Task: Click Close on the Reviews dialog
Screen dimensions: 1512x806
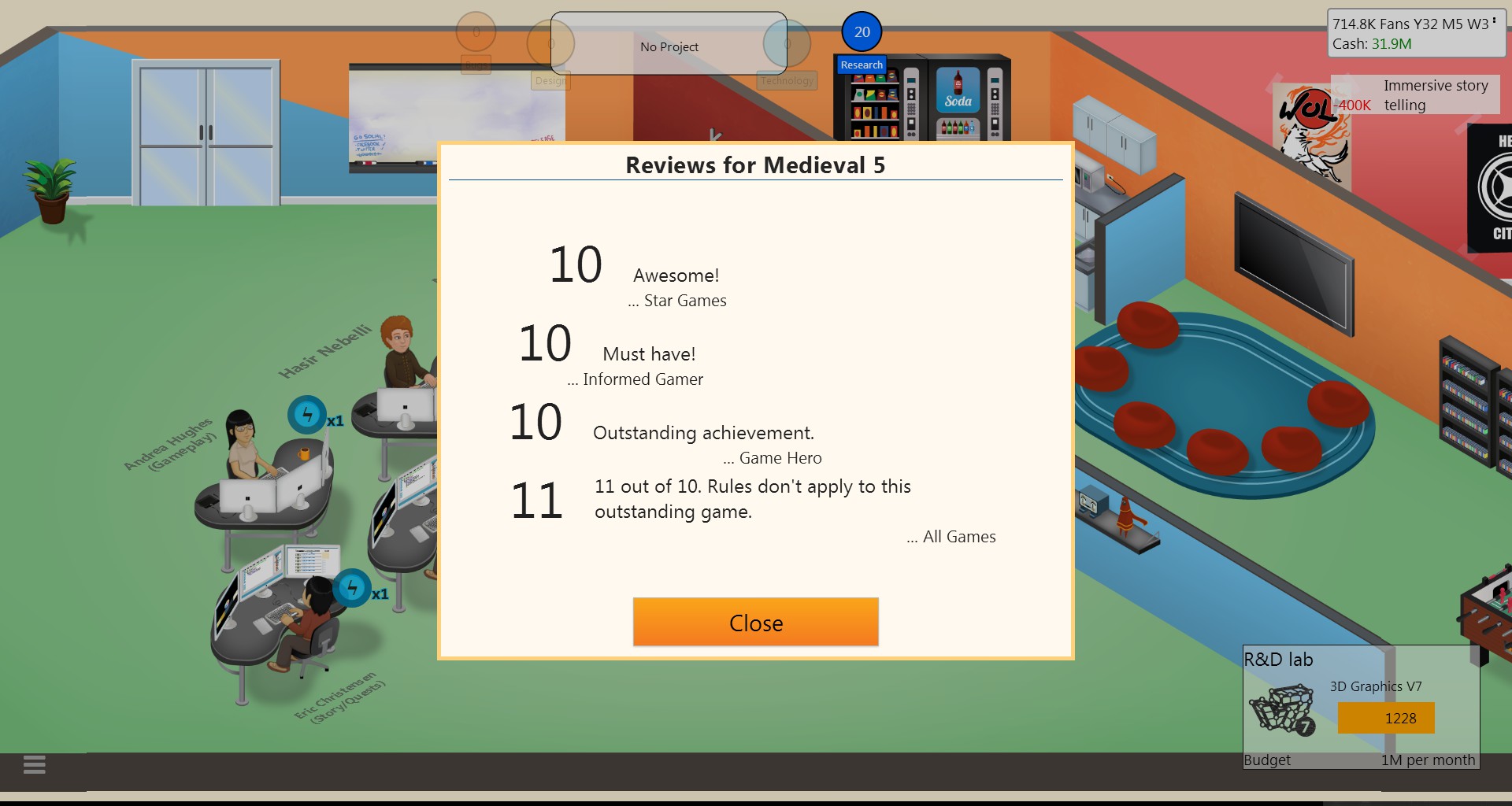Action: click(755, 622)
